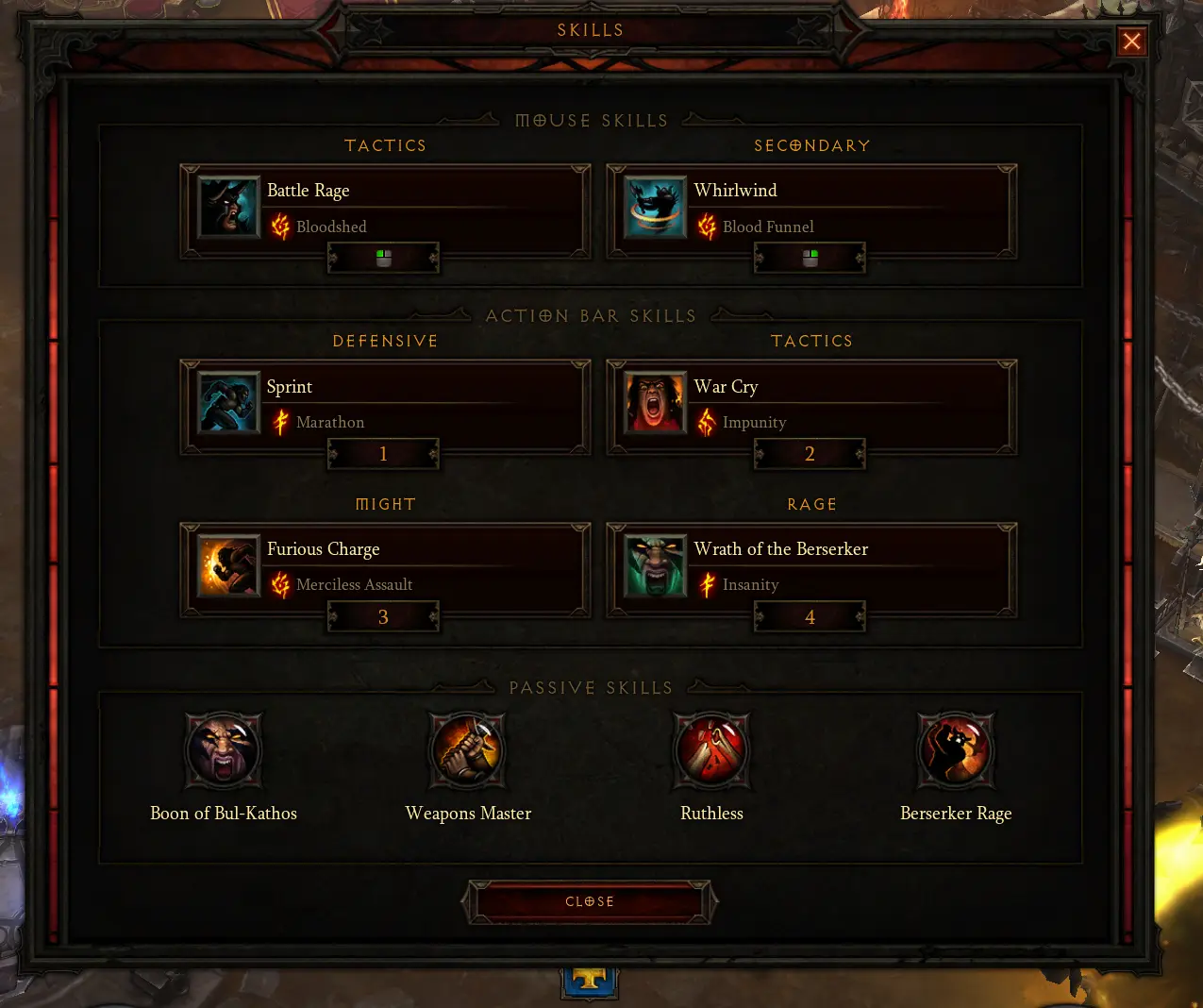Select the Weapons Master passive skill
The image size is (1203, 1008).
[x=468, y=750]
